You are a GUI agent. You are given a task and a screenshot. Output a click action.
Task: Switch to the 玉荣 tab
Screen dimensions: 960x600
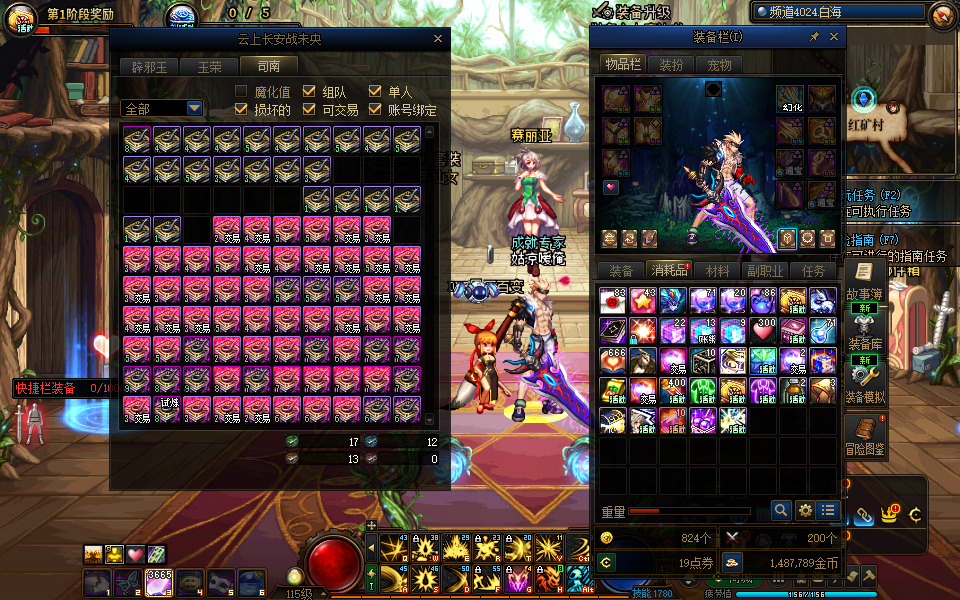(209, 67)
